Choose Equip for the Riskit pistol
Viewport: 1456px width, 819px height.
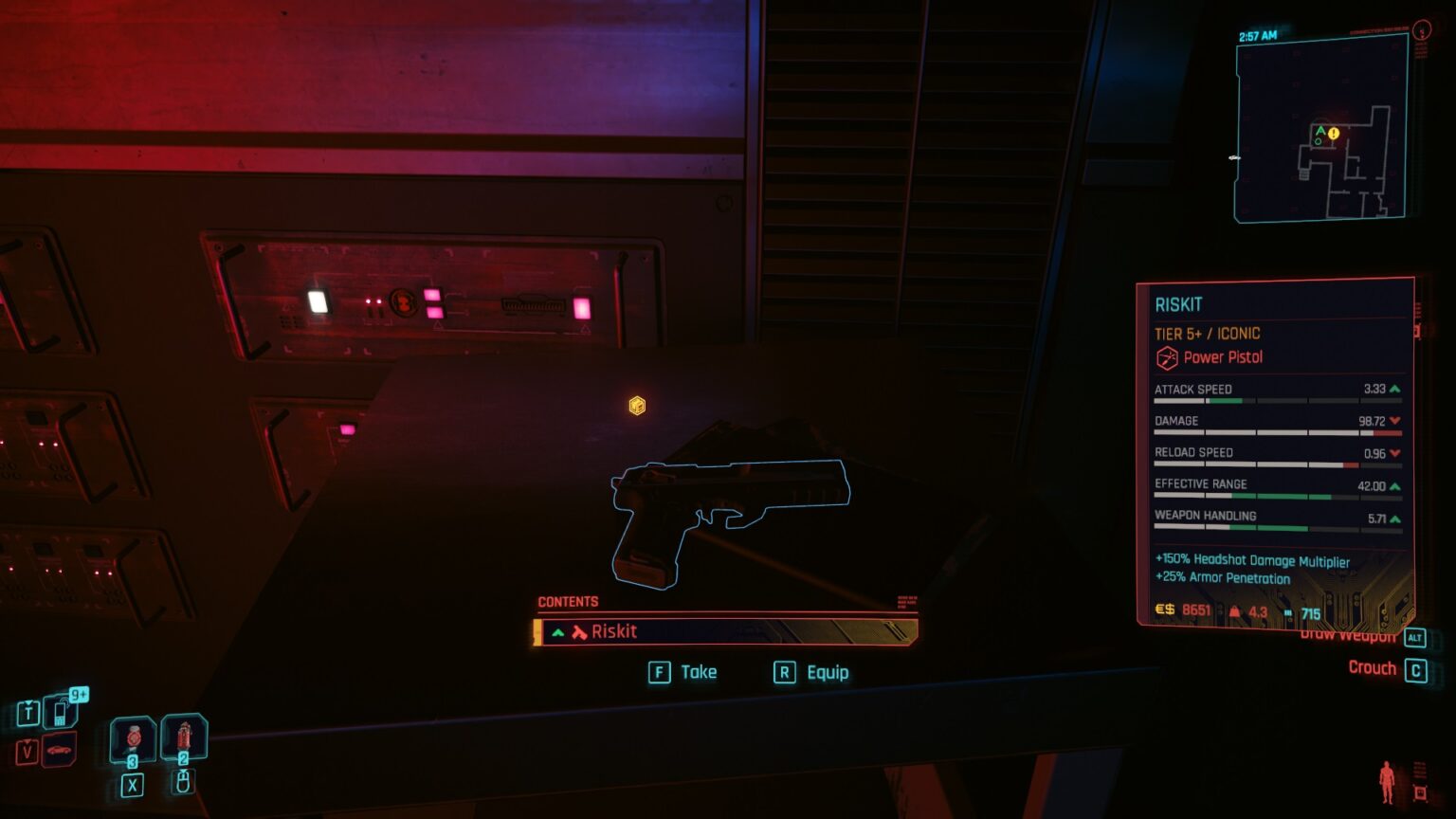point(811,672)
